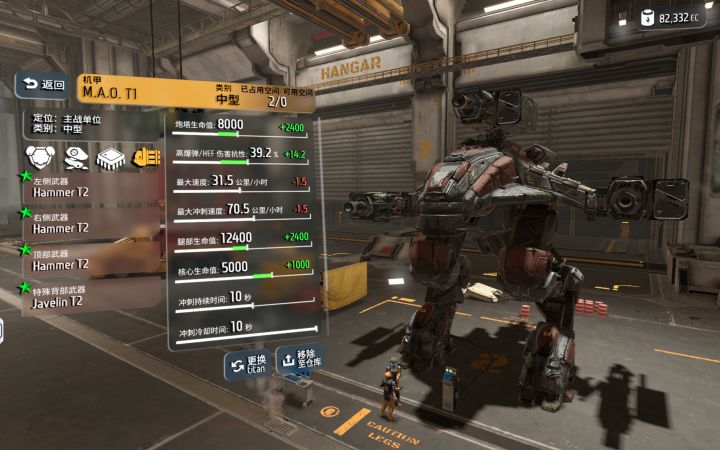Viewport: 720px width, 450px height.
Task: Switch to the turret category icon
Action: coord(75,156)
